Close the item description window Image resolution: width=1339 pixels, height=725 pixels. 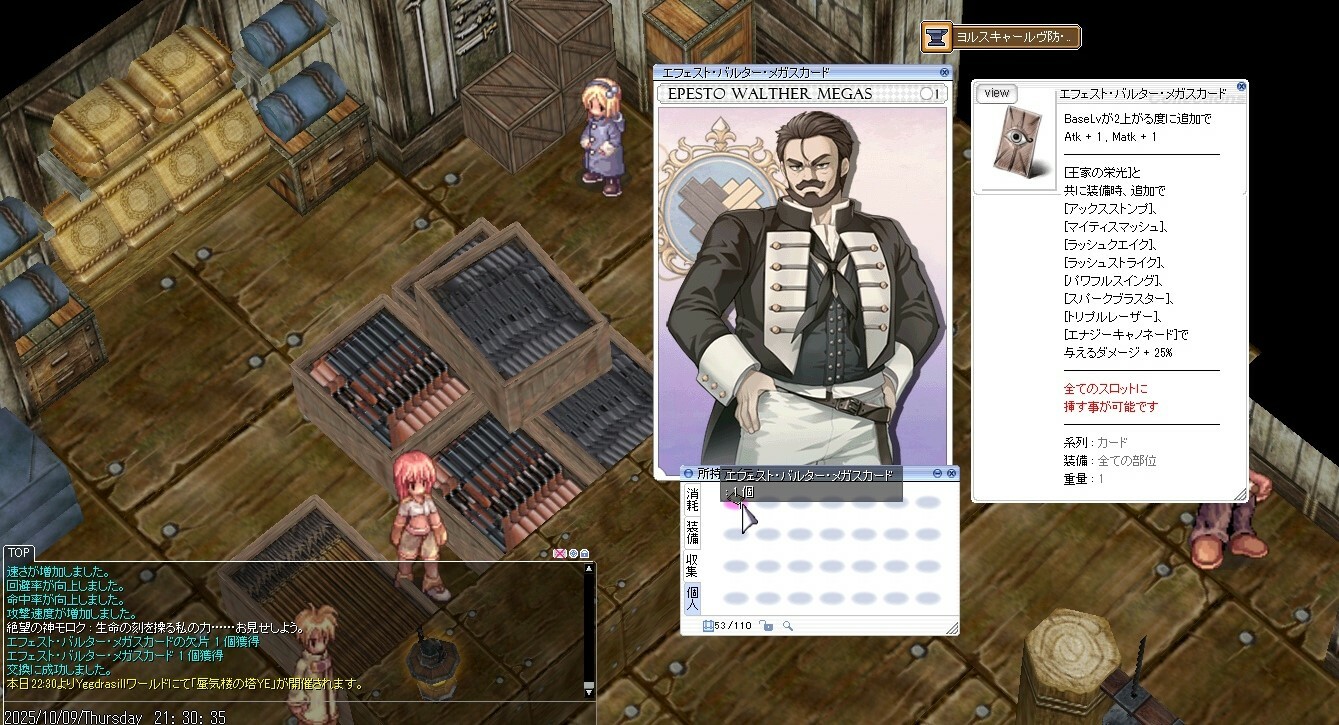tap(1241, 86)
